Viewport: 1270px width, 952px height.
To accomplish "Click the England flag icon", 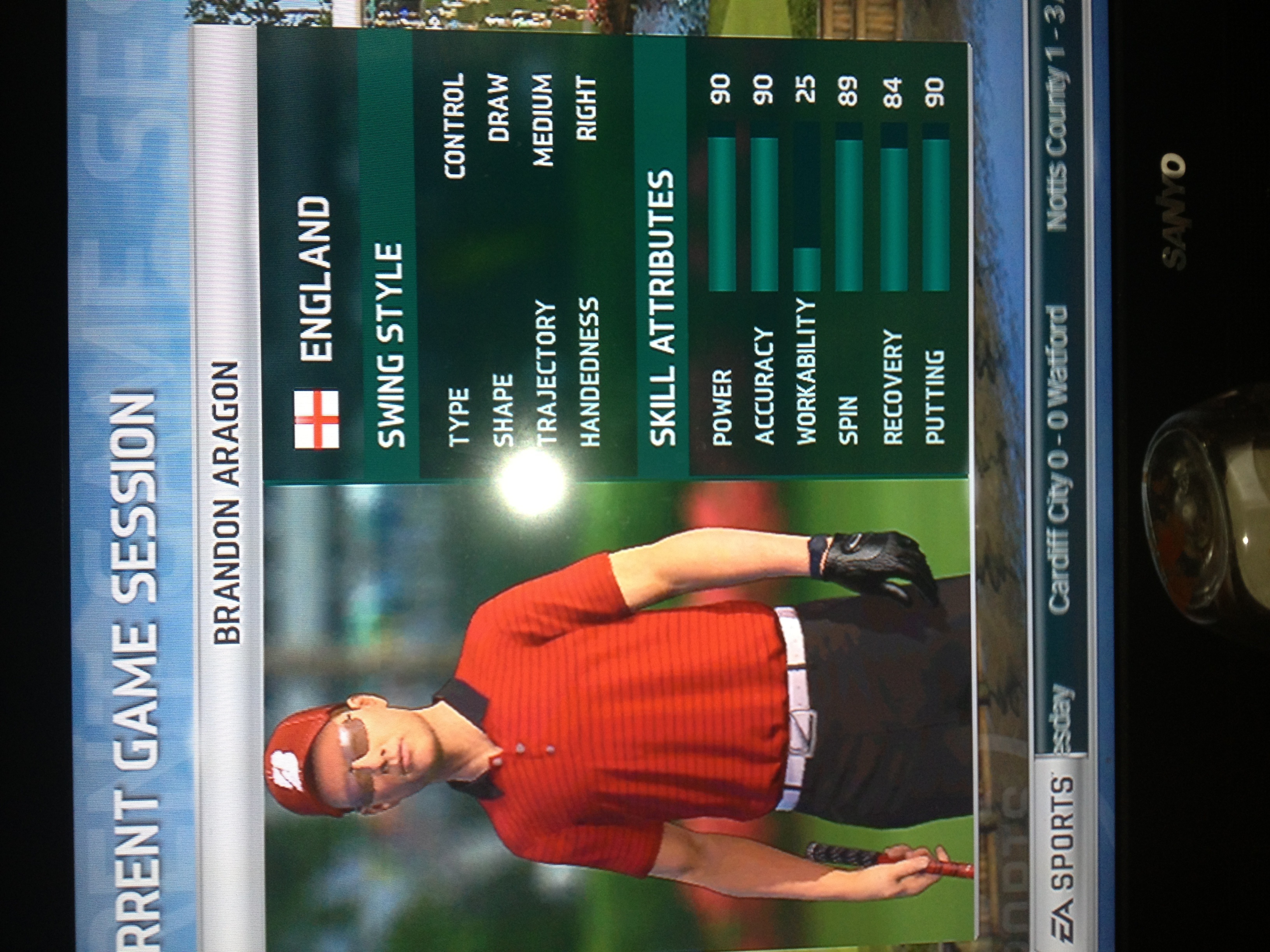I will 316,420.
